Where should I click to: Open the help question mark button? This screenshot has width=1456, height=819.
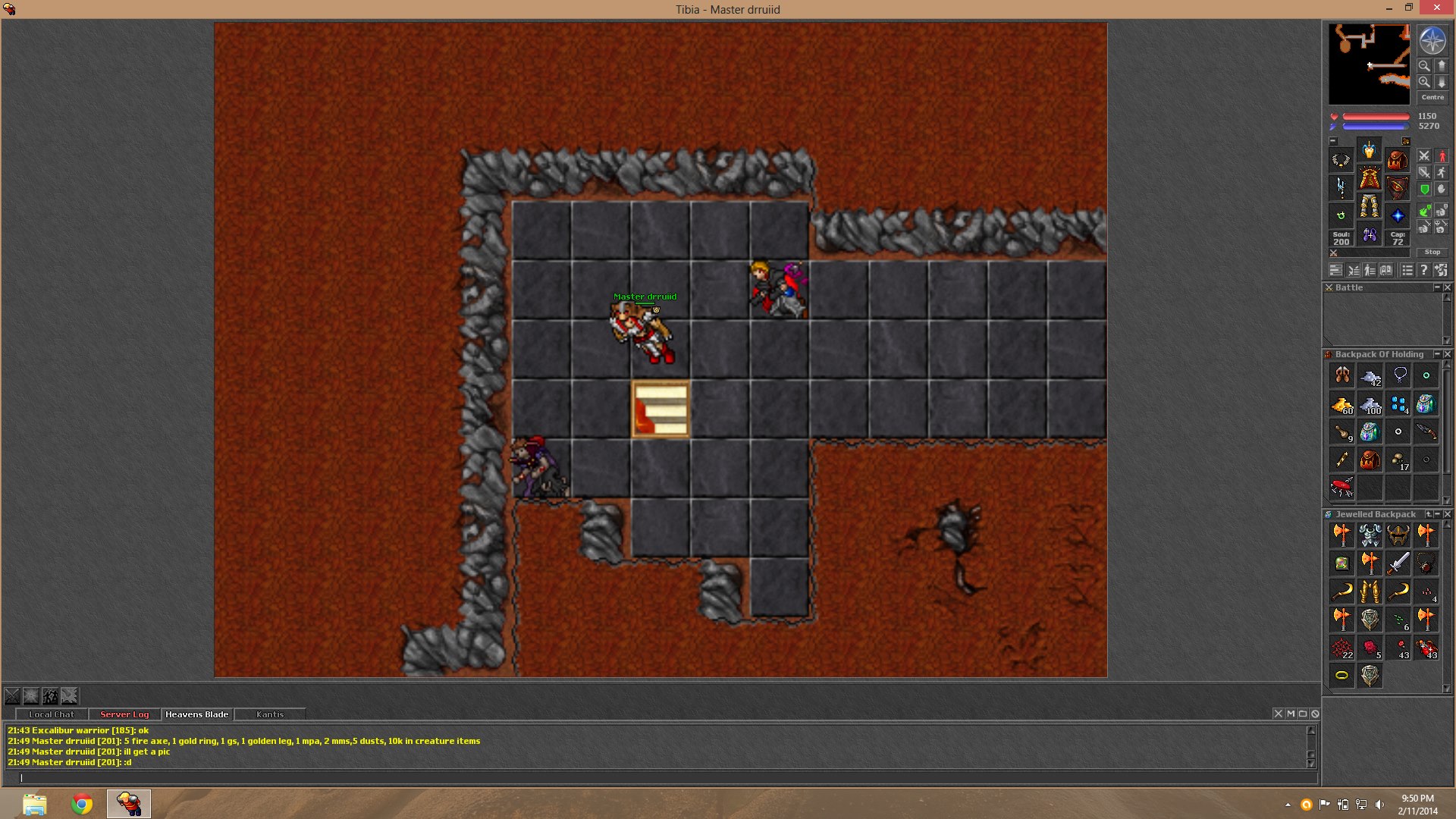1424,270
